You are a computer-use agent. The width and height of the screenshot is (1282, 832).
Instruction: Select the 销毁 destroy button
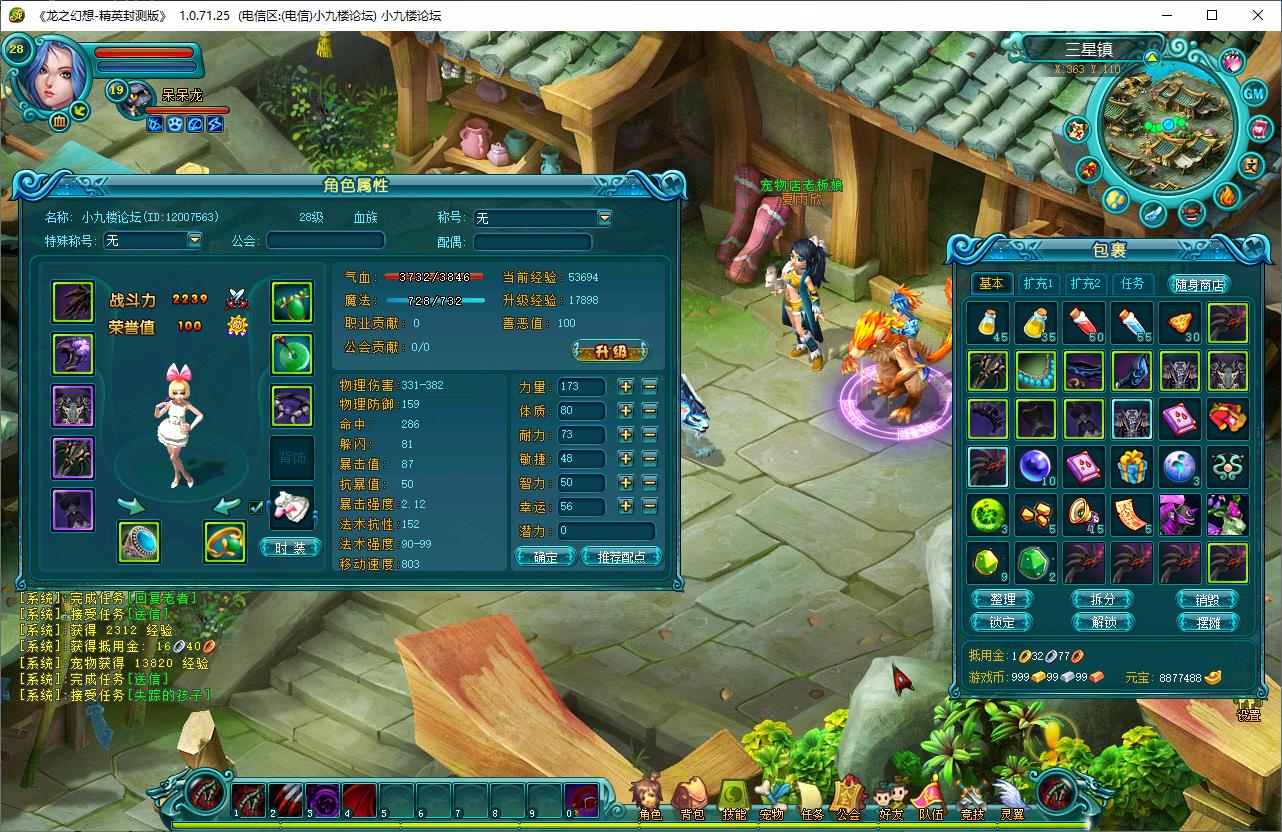point(1207,599)
